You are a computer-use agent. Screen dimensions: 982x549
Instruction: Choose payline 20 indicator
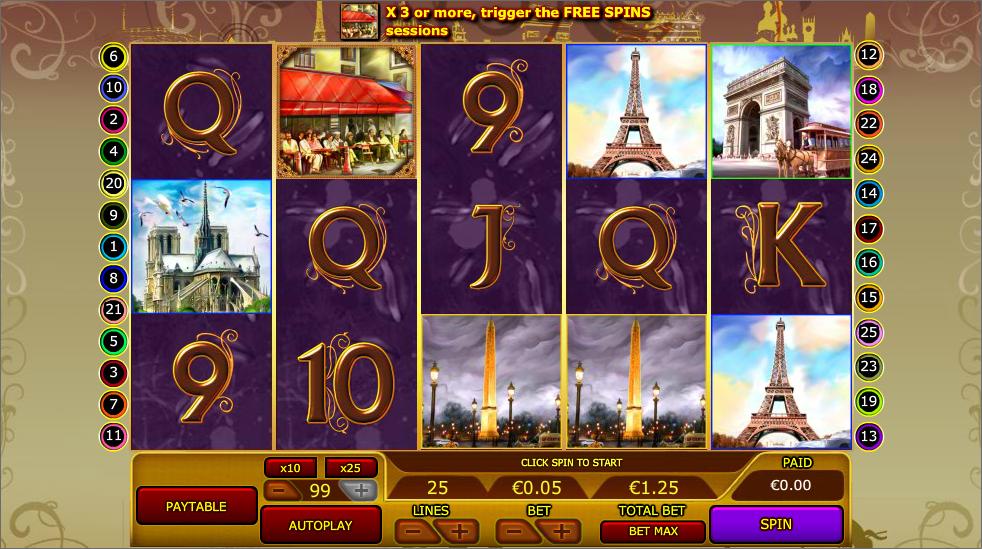pos(113,183)
